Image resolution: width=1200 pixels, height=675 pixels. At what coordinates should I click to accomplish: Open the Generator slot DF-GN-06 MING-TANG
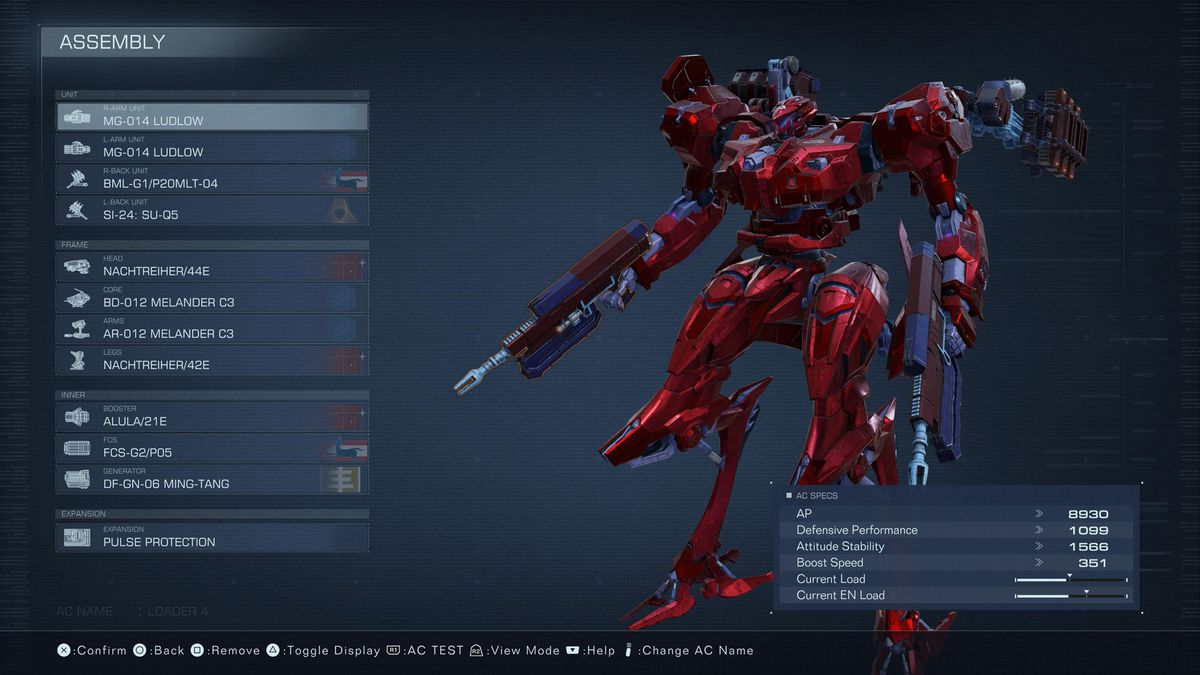coord(212,479)
